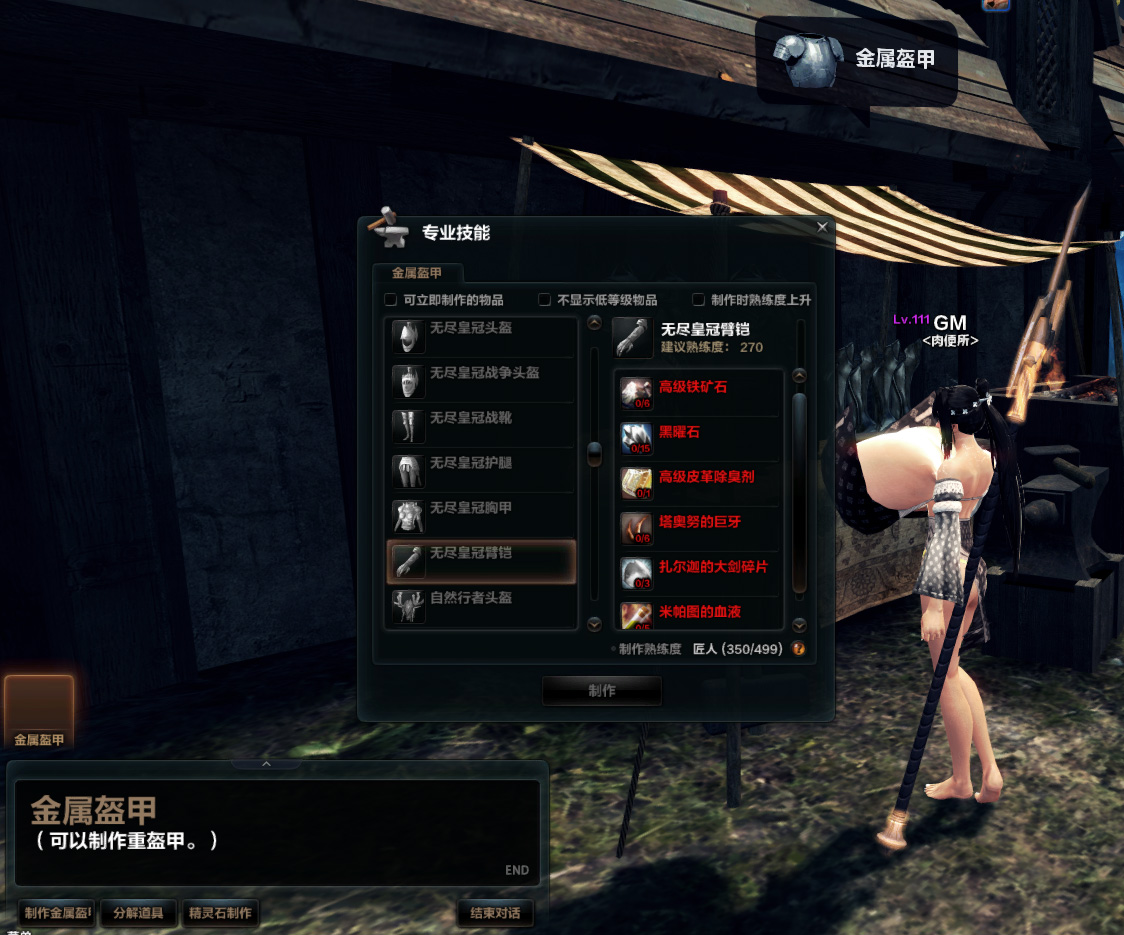Switch to the 金属盔甲 tab
The image size is (1124, 935).
click(417, 273)
